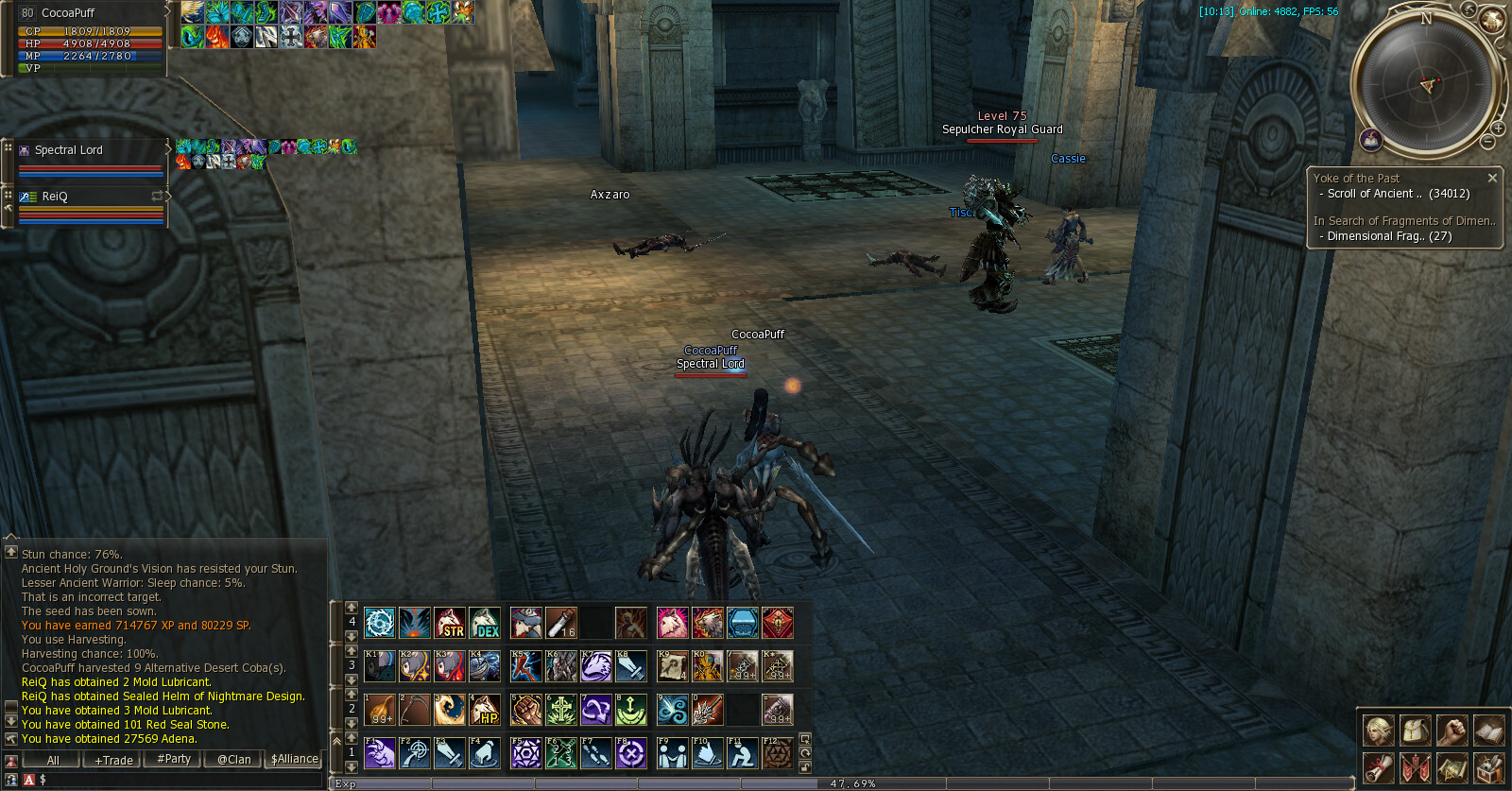
Task: Zoom out the radar with the minus button
Action: click(1487, 142)
